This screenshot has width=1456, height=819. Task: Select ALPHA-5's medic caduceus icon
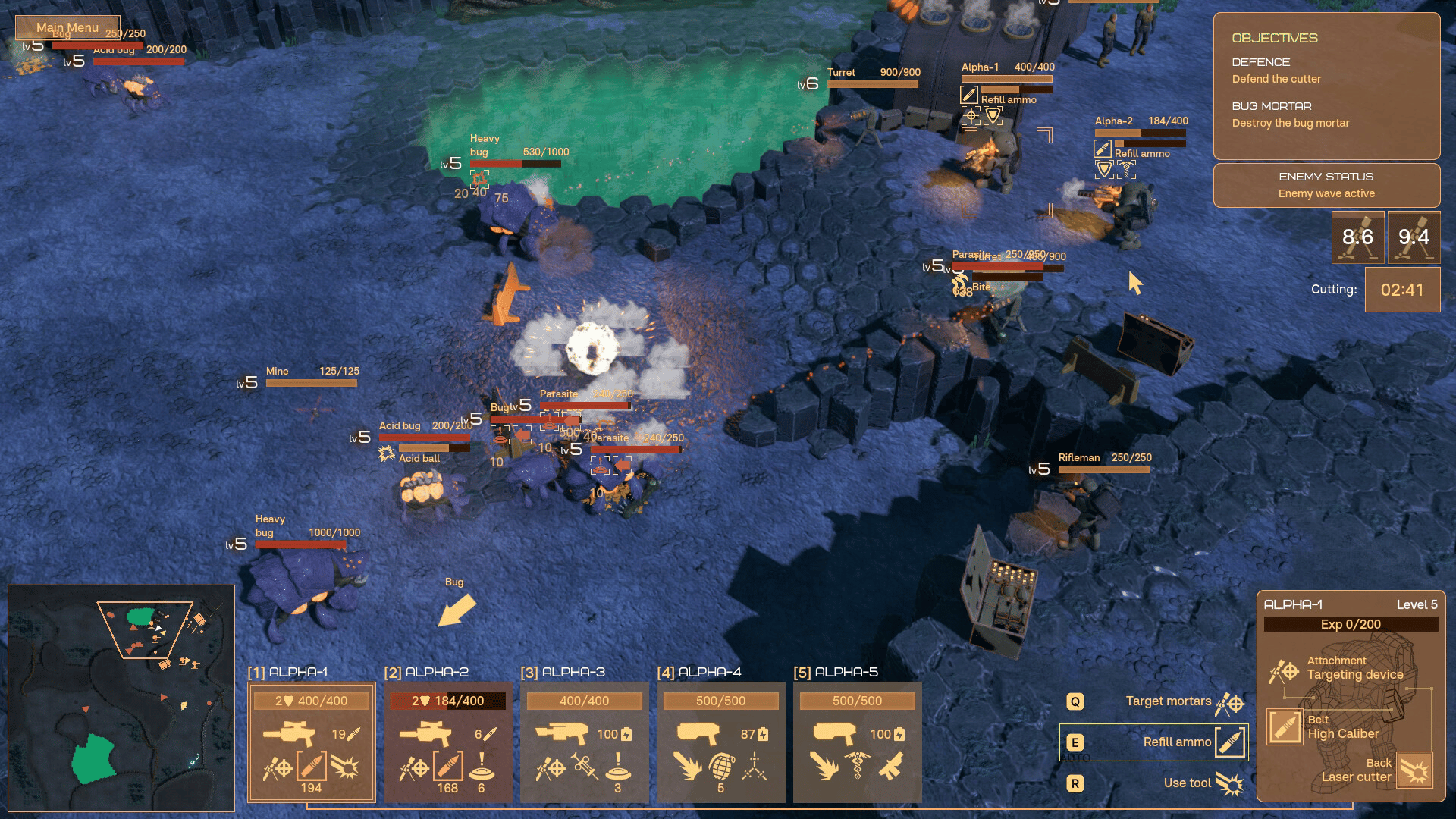(857, 767)
